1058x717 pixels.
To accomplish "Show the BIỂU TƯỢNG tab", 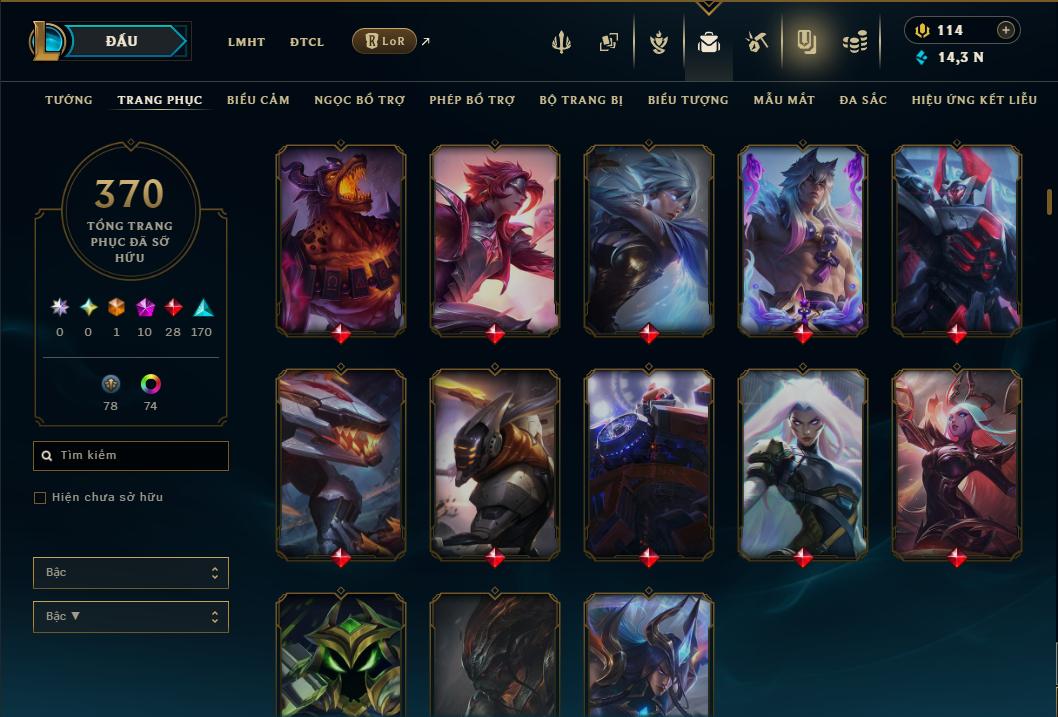I will click(x=688, y=100).
